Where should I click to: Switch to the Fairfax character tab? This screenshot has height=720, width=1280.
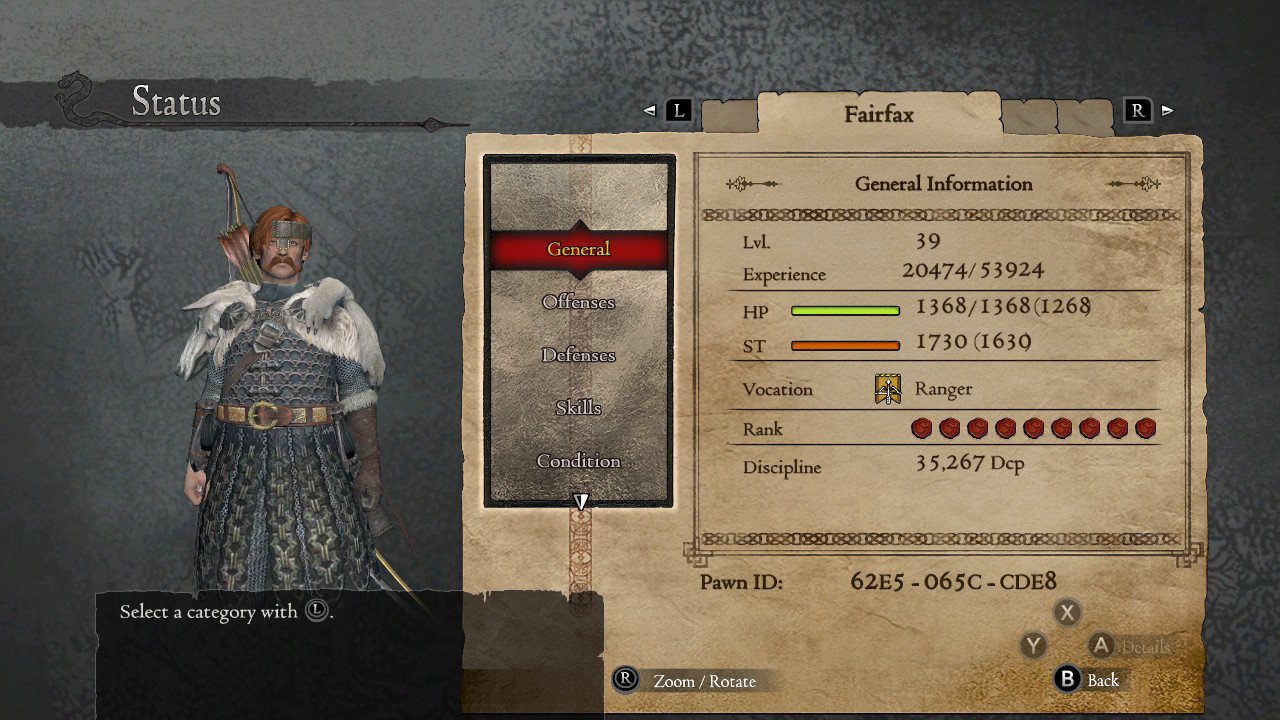878,114
